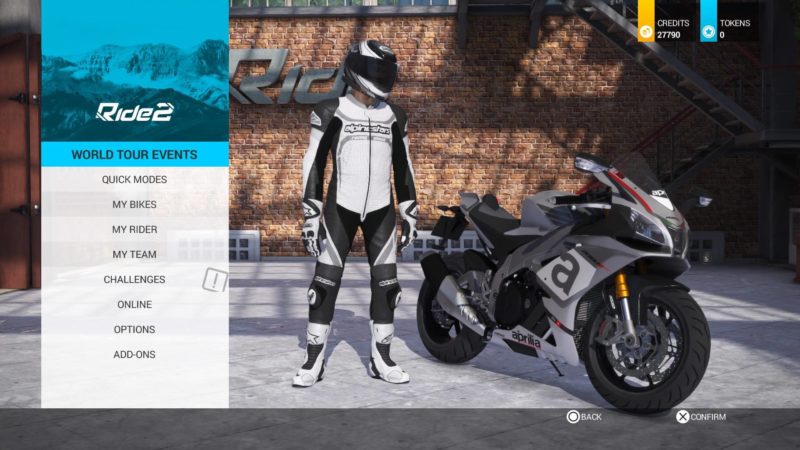The width and height of the screenshot is (800, 450).
Task: Click the Challenges notification alert icon
Action: (215, 280)
